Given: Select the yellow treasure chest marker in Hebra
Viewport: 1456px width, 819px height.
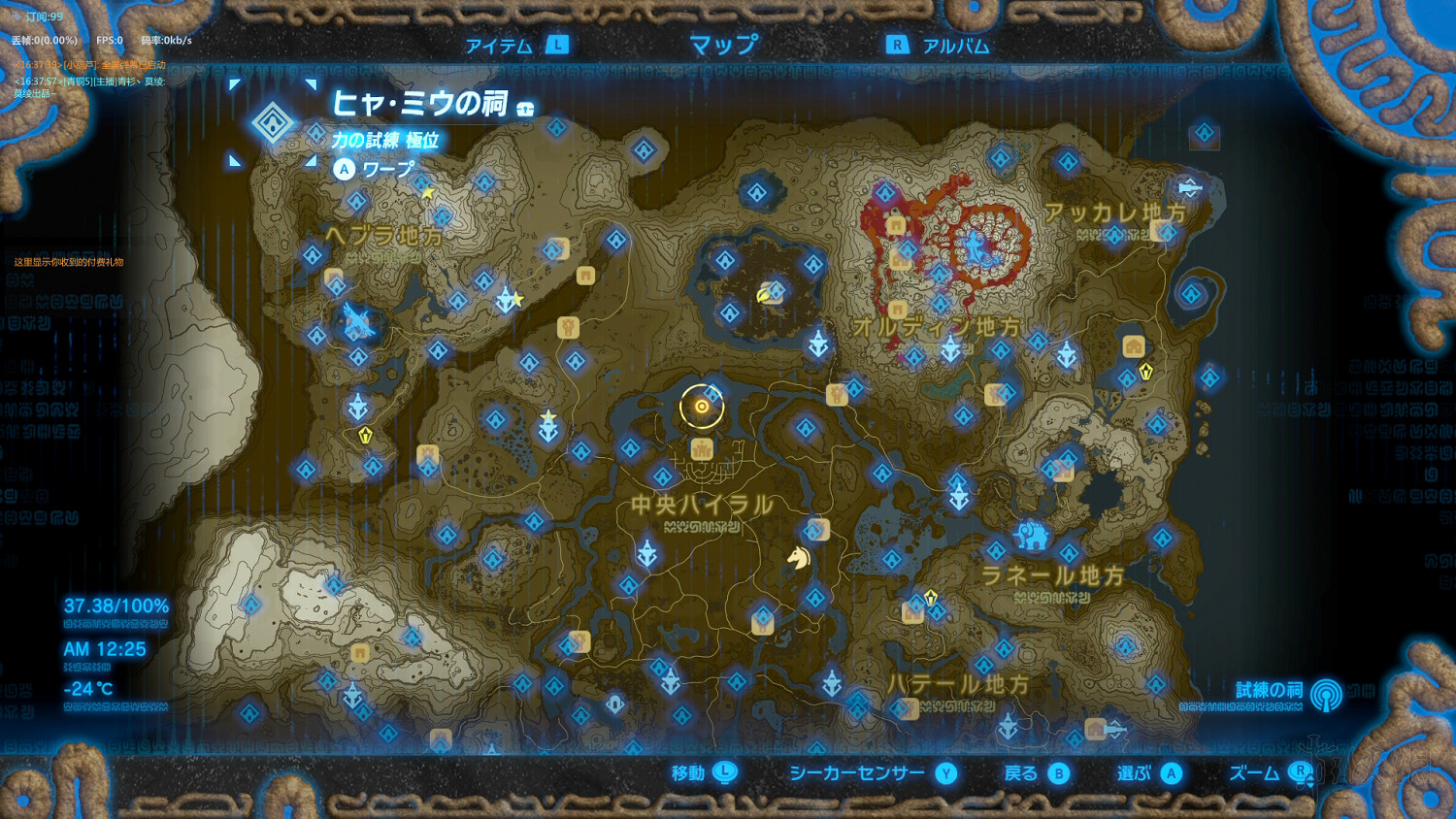Looking at the screenshot, I should click(365, 435).
